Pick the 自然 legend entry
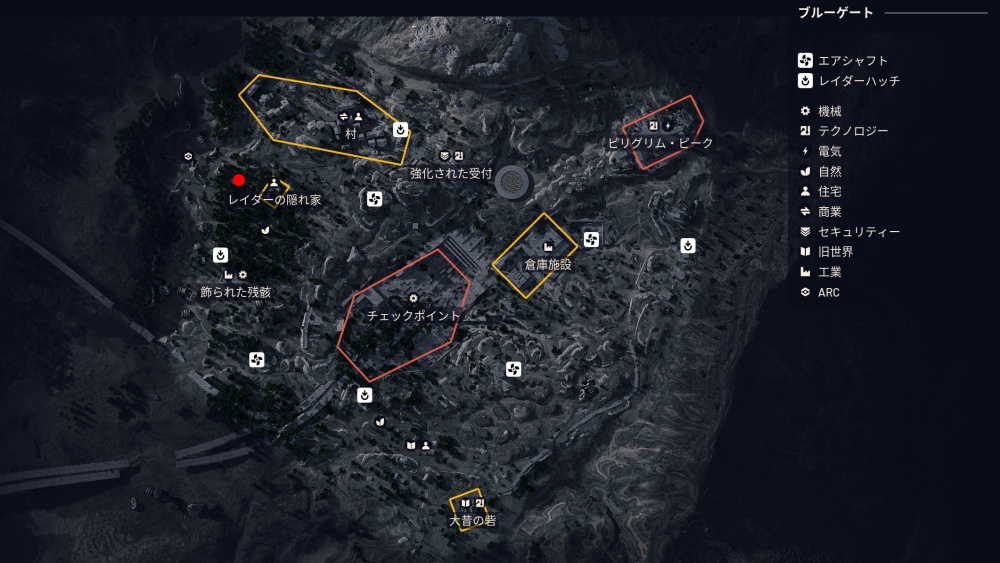This screenshot has height=563, width=1000. tap(829, 171)
